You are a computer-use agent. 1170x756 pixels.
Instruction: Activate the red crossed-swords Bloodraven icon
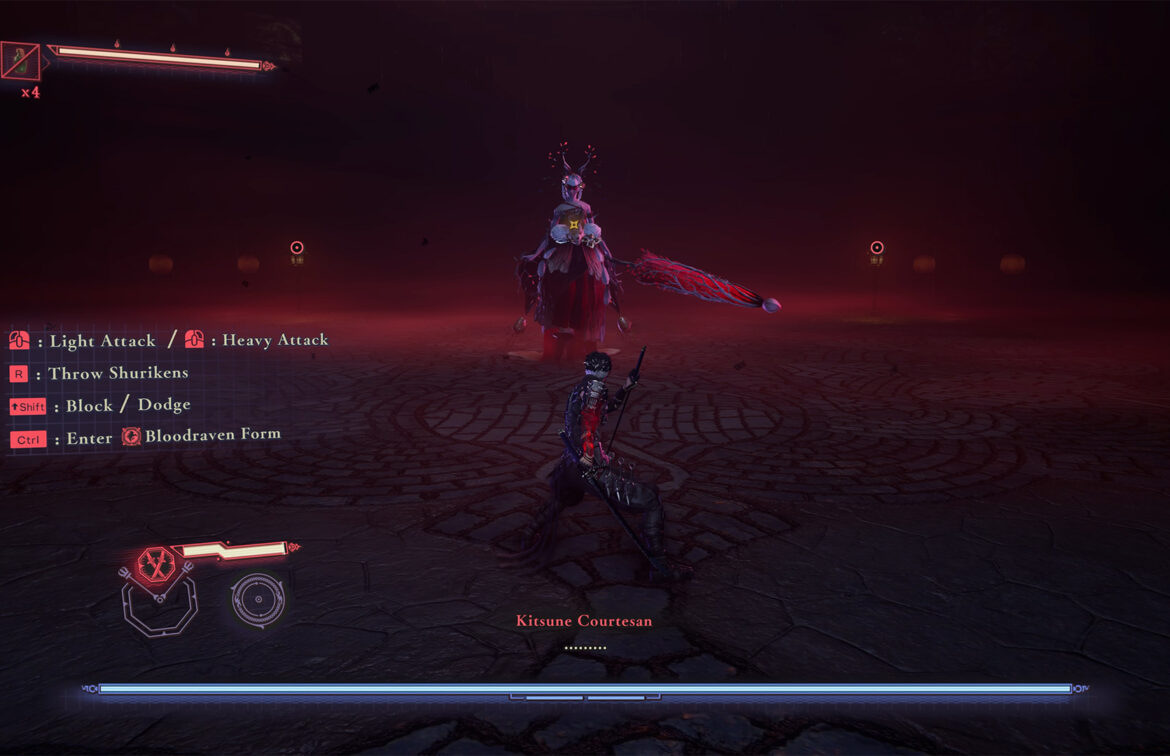pyautogui.click(x=156, y=564)
